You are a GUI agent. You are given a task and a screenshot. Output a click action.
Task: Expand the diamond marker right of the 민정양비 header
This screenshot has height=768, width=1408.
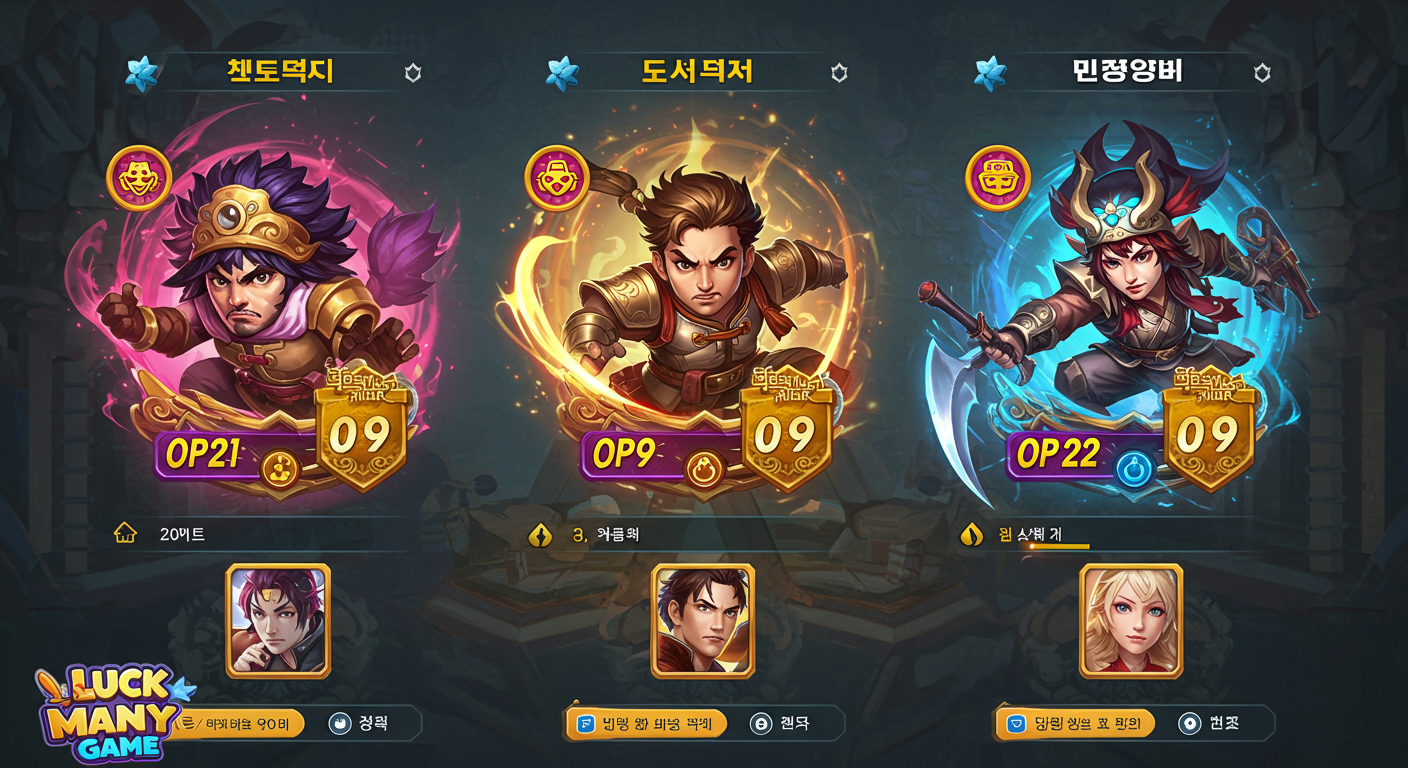(1264, 71)
